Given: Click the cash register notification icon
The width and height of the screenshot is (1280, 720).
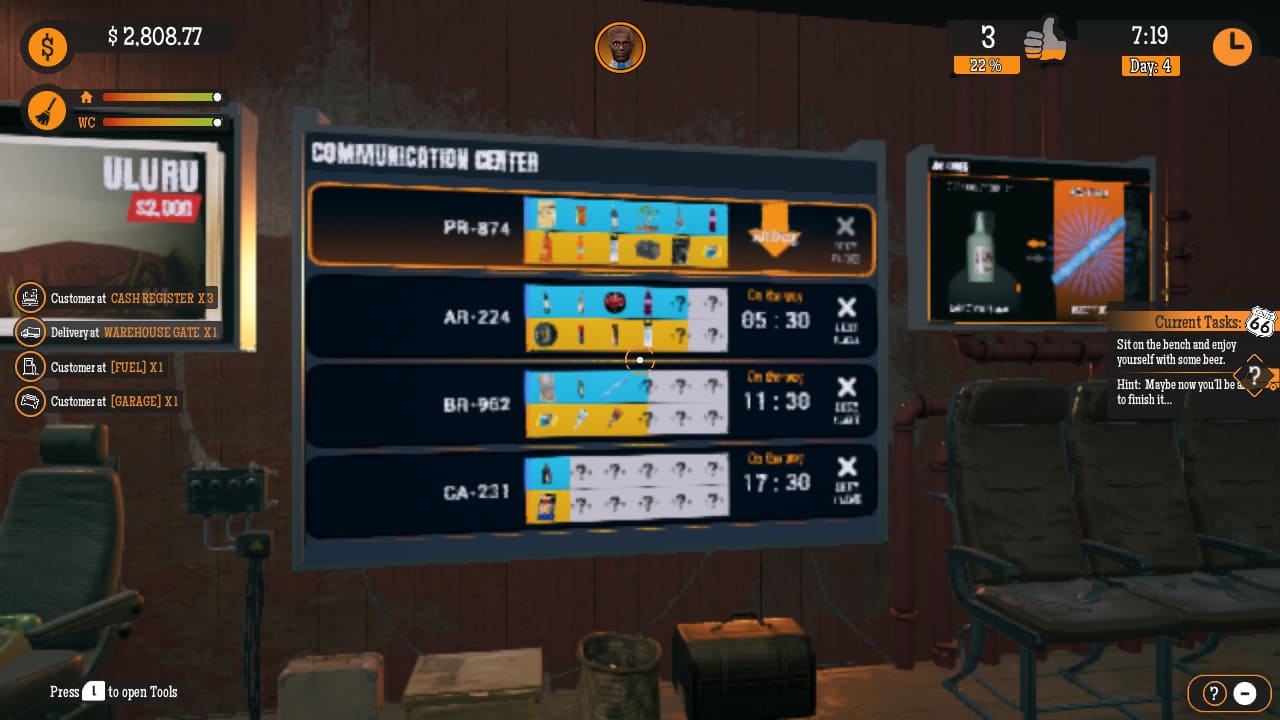Looking at the screenshot, I should pos(31,297).
